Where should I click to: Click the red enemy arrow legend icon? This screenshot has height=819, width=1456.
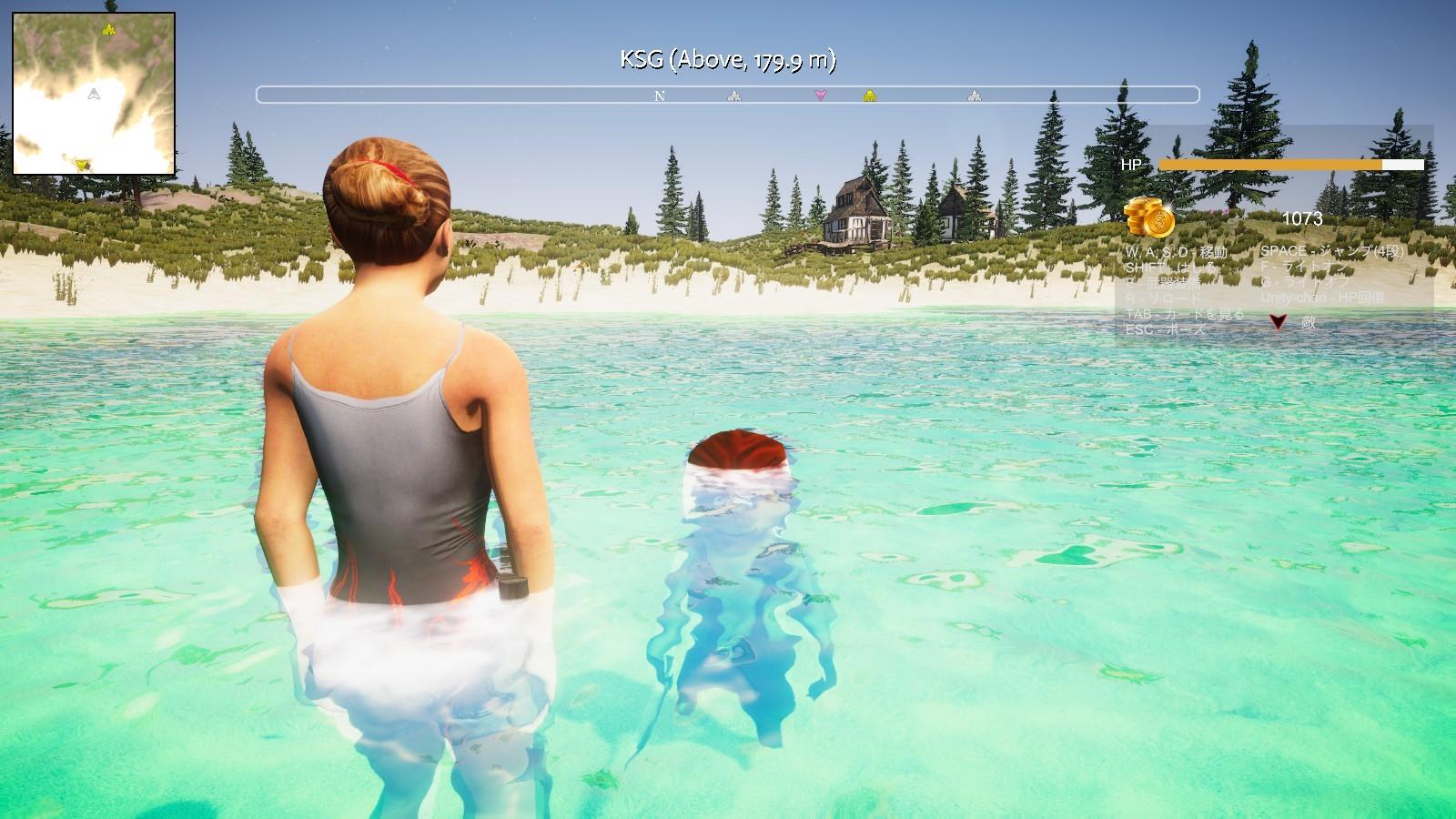coord(1279,321)
